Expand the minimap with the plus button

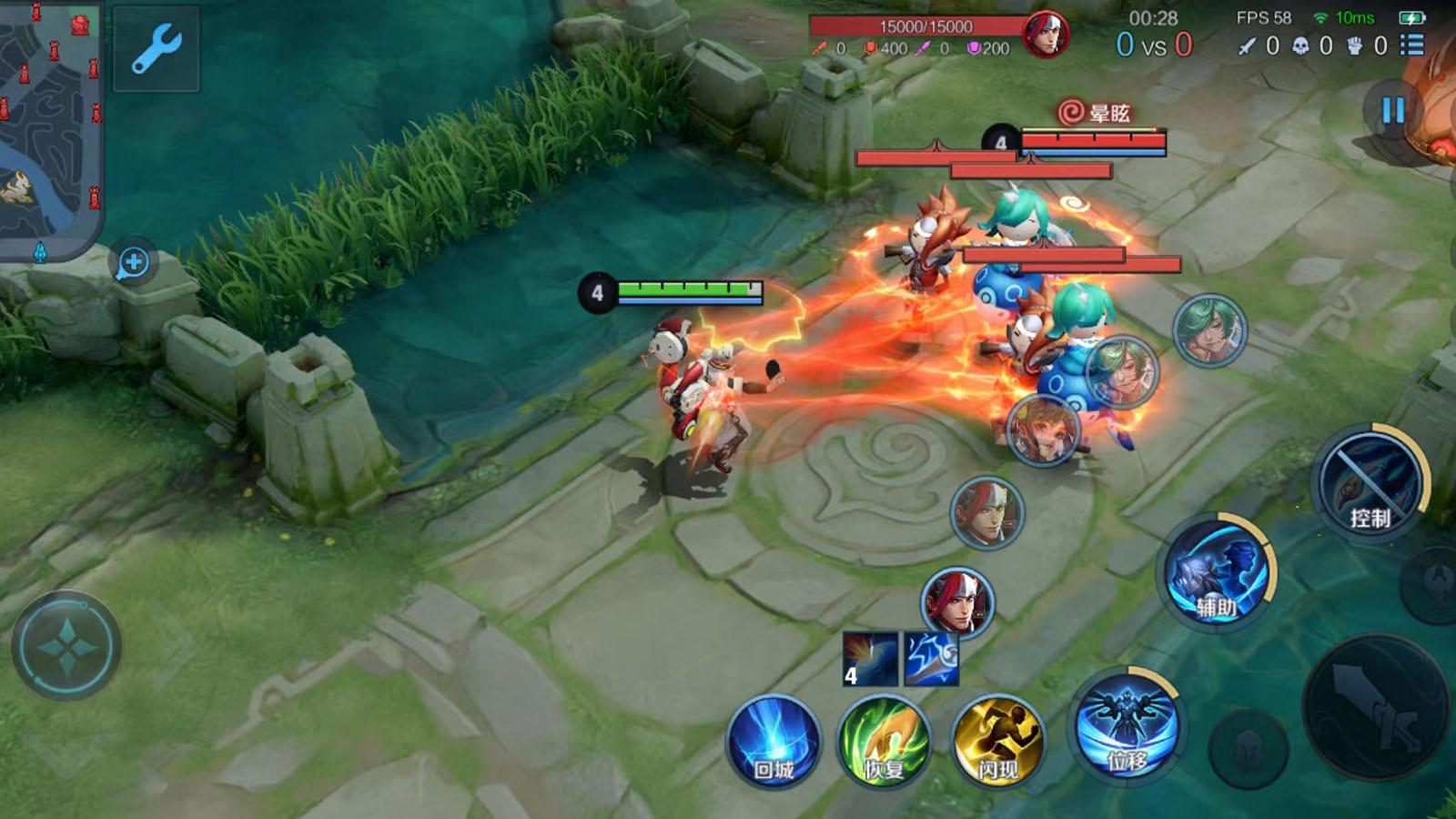click(x=134, y=264)
